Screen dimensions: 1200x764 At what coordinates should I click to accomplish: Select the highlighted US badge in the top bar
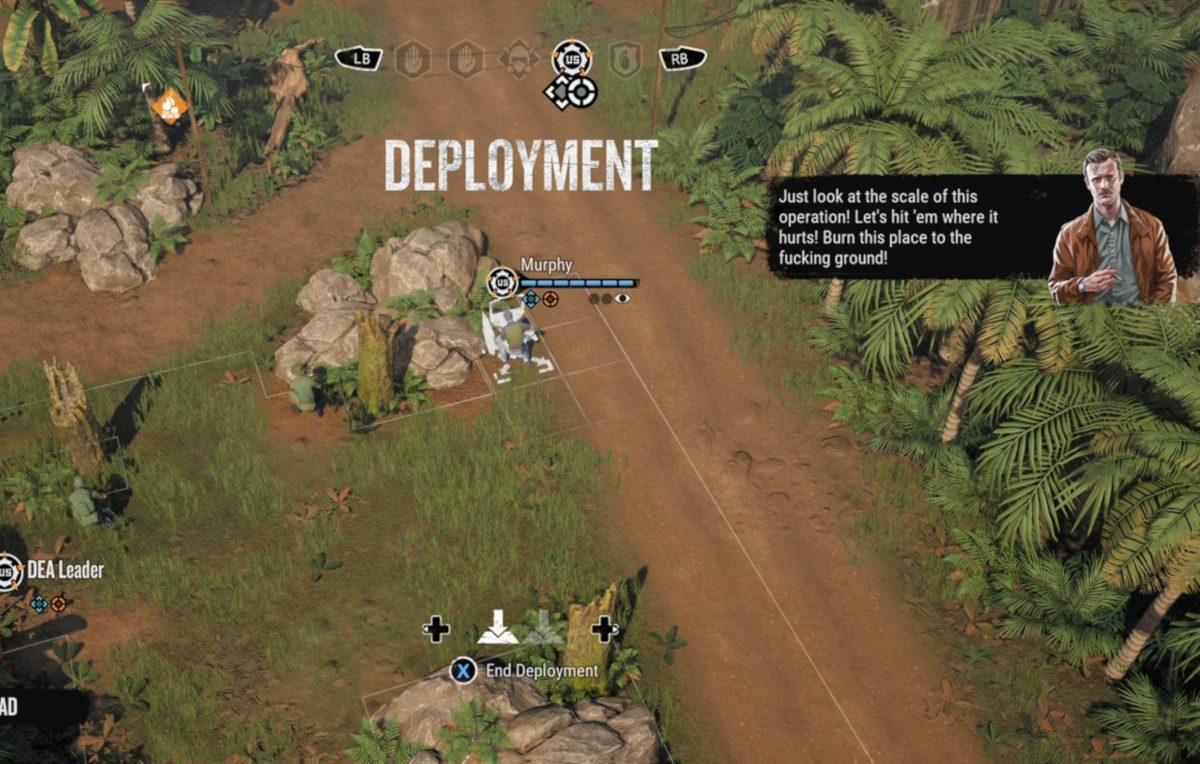click(571, 58)
